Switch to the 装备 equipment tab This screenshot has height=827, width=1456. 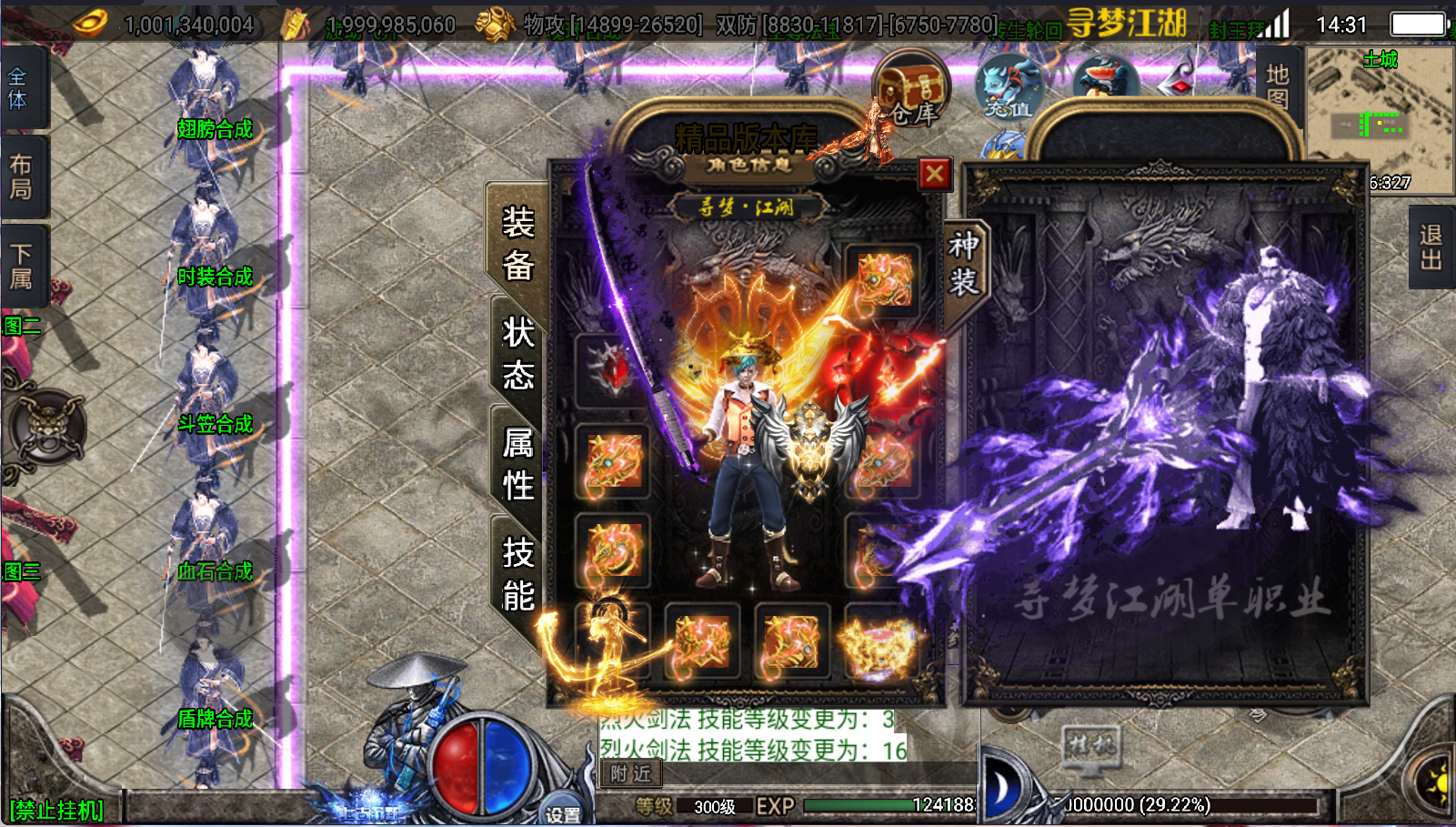517,244
